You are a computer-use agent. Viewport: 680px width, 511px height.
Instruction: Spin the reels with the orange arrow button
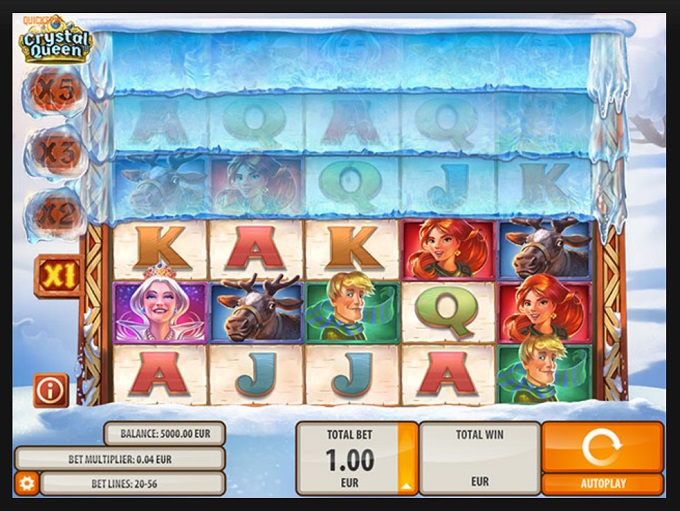point(602,447)
